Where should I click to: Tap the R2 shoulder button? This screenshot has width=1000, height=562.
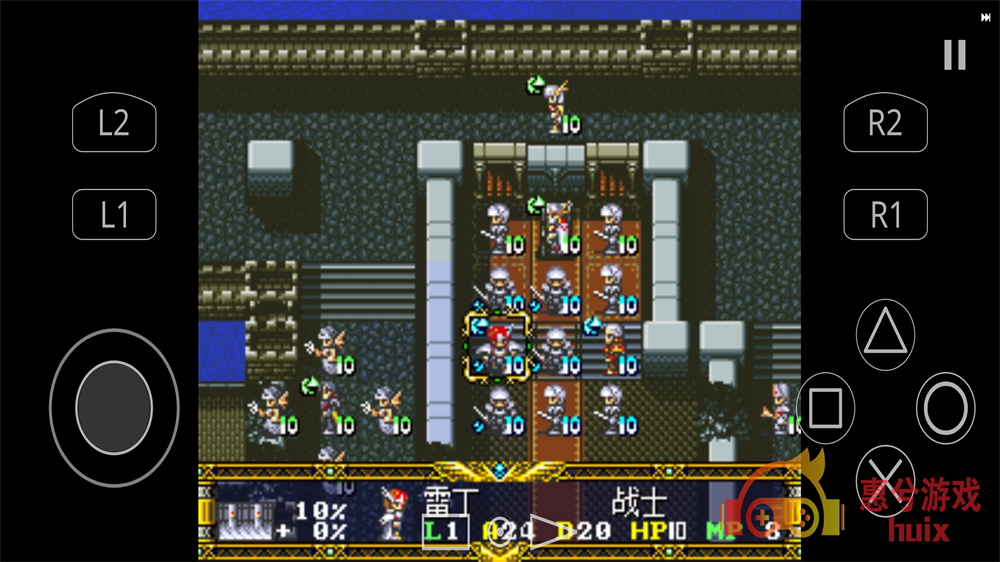(x=885, y=123)
